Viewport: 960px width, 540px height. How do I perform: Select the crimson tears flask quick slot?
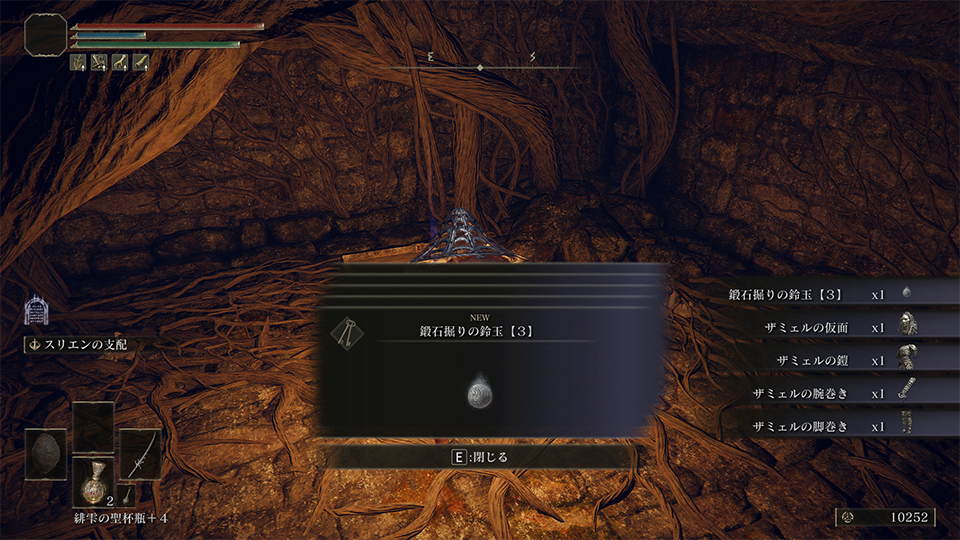click(94, 479)
